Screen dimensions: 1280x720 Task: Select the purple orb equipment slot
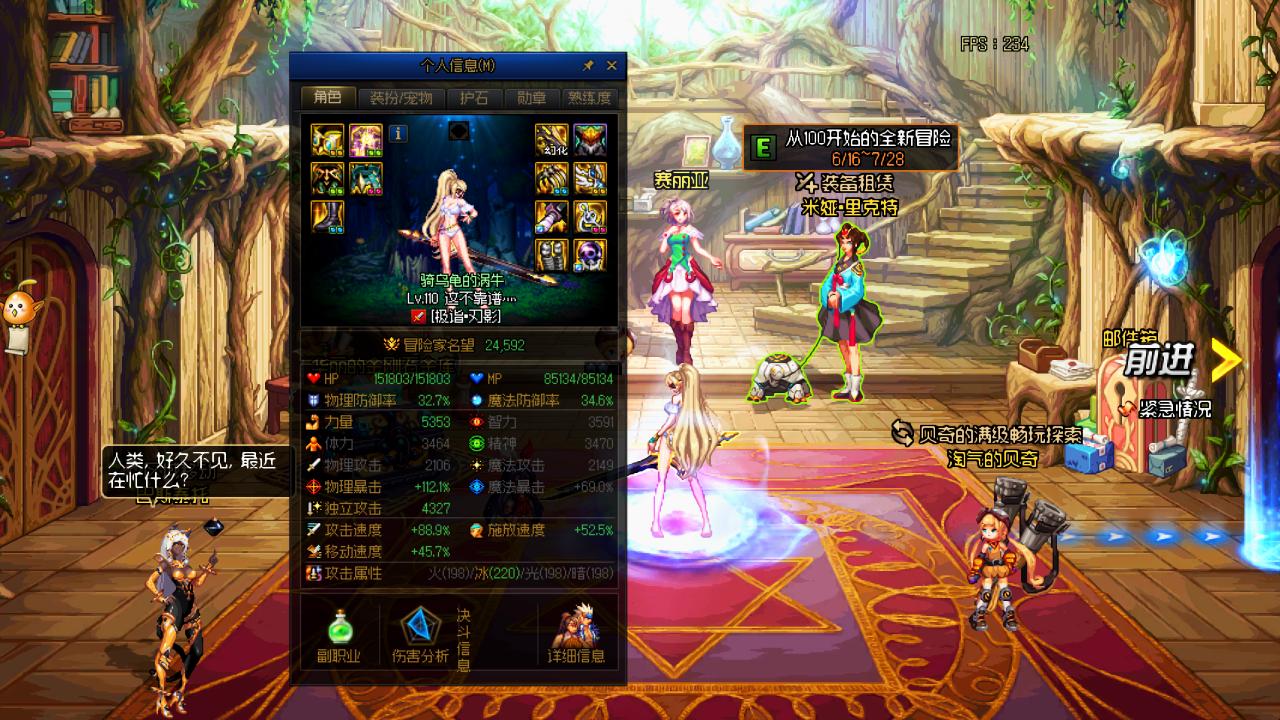[590, 254]
